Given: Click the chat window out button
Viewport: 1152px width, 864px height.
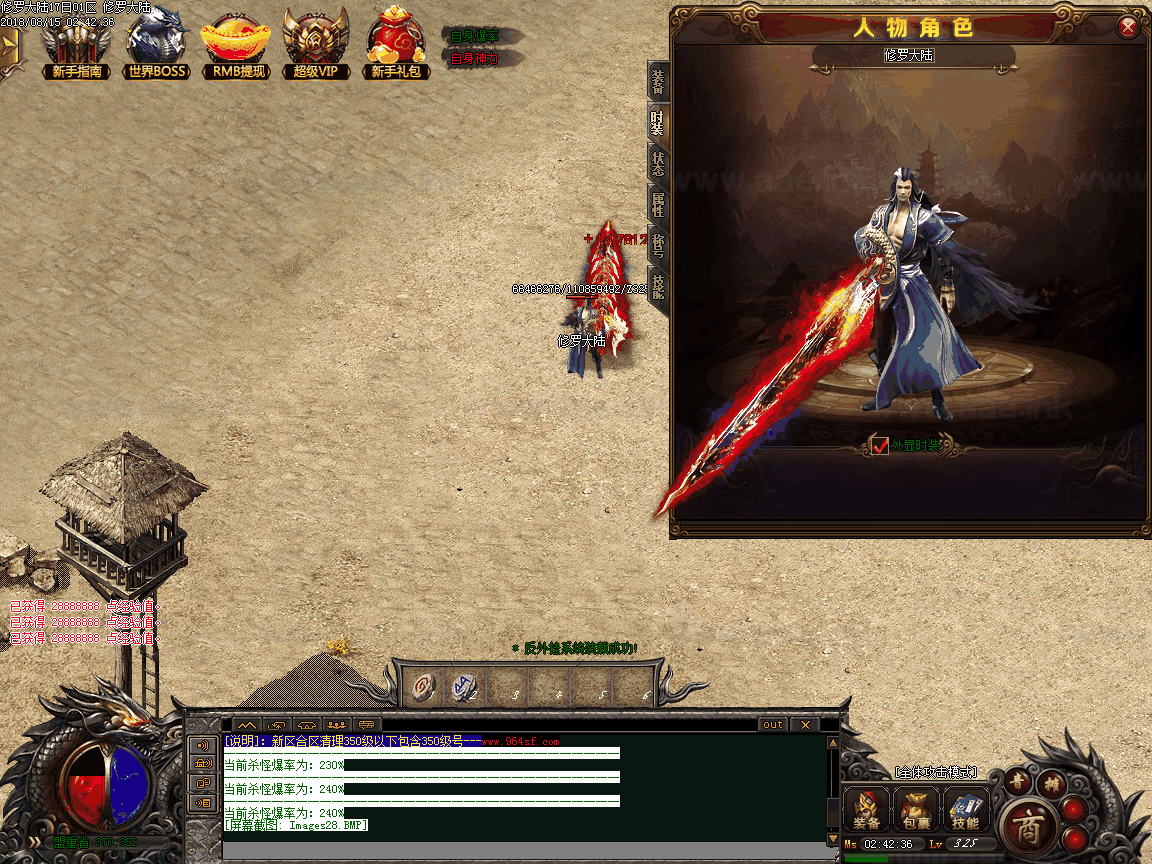Looking at the screenshot, I should [x=773, y=725].
